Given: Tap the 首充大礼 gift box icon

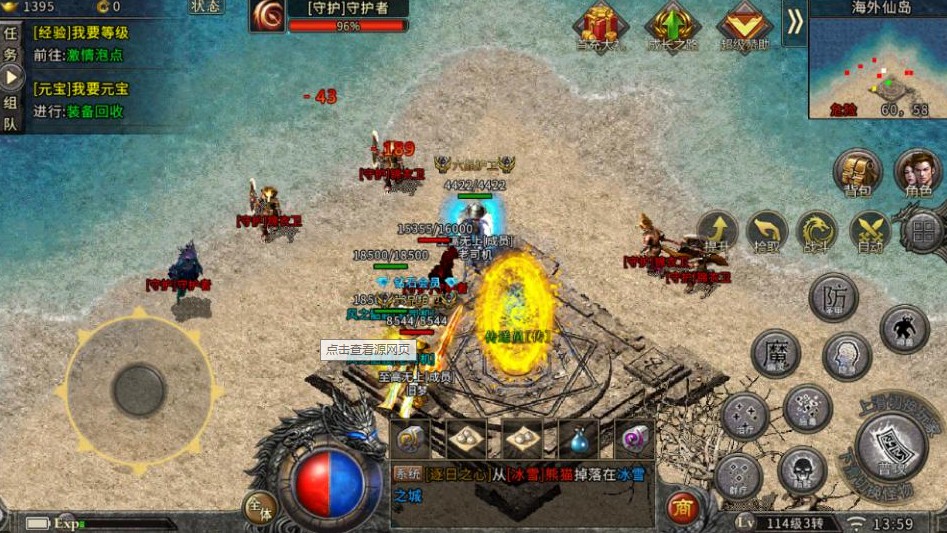Looking at the screenshot, I should (x=599, y=26).
